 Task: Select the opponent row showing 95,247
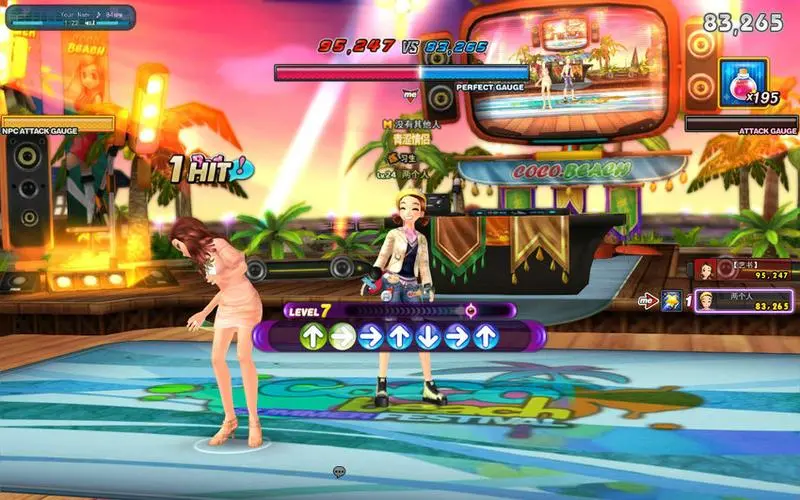pos(742,269)
